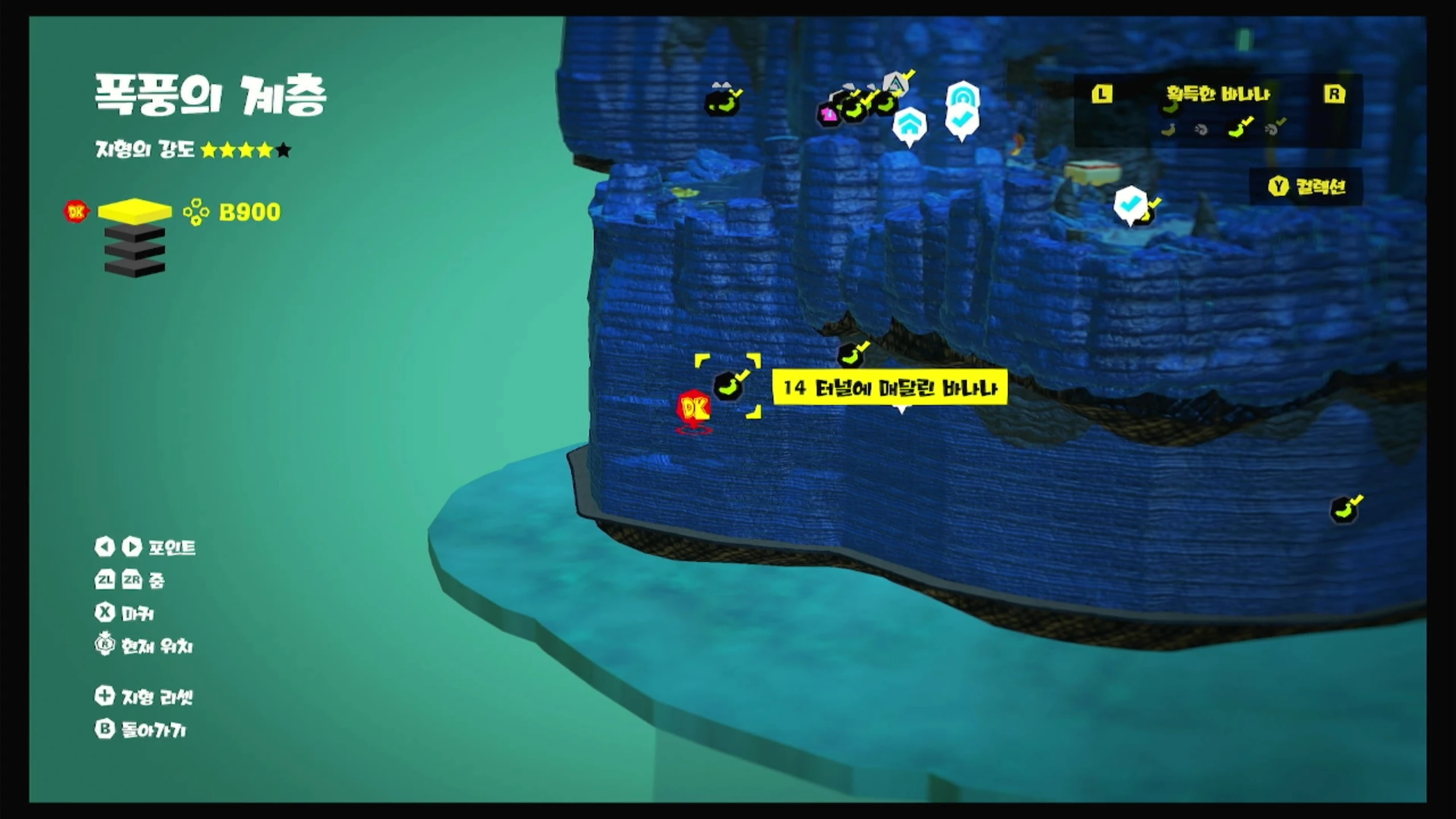Image resolution: width=1456 pixels, height=819 pixels.
Task: Click the red DK current-location marker
Action: (x=694, y=408)
